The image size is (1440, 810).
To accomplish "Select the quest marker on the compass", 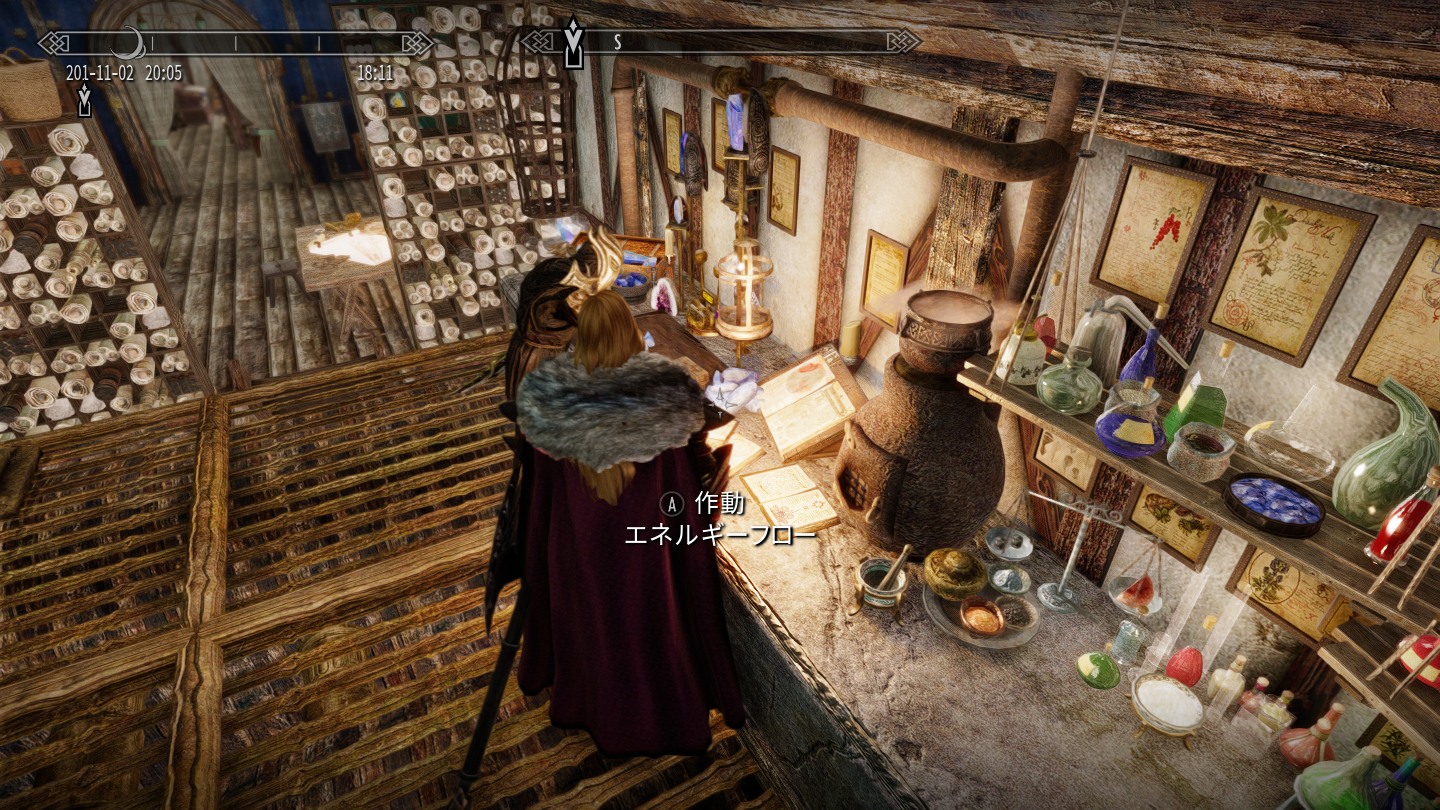I will (573, 41).
